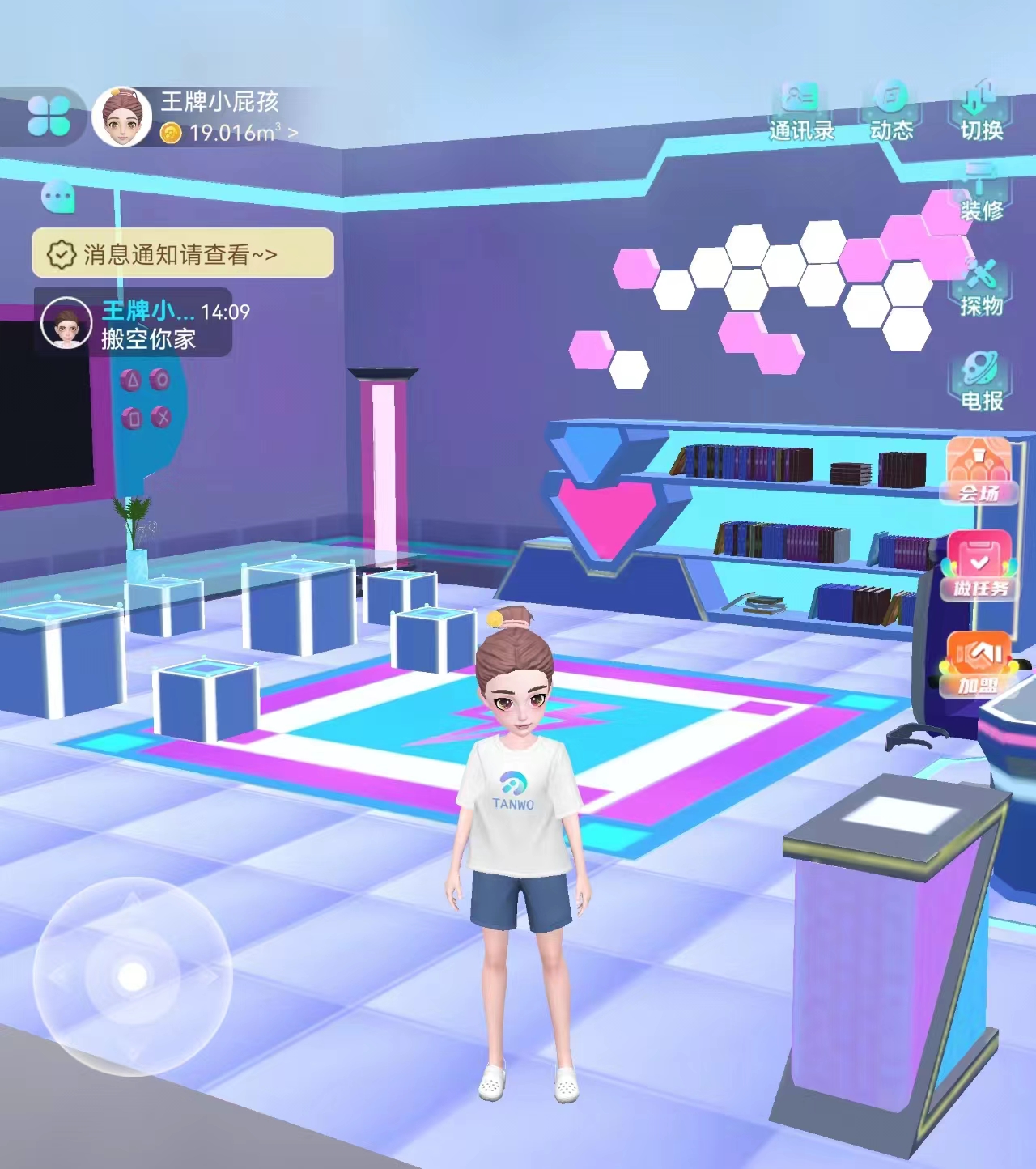Tap the virtual joystick center knob
Image resolution: width=1036 pixels, height=1169 pixels.
133,976
